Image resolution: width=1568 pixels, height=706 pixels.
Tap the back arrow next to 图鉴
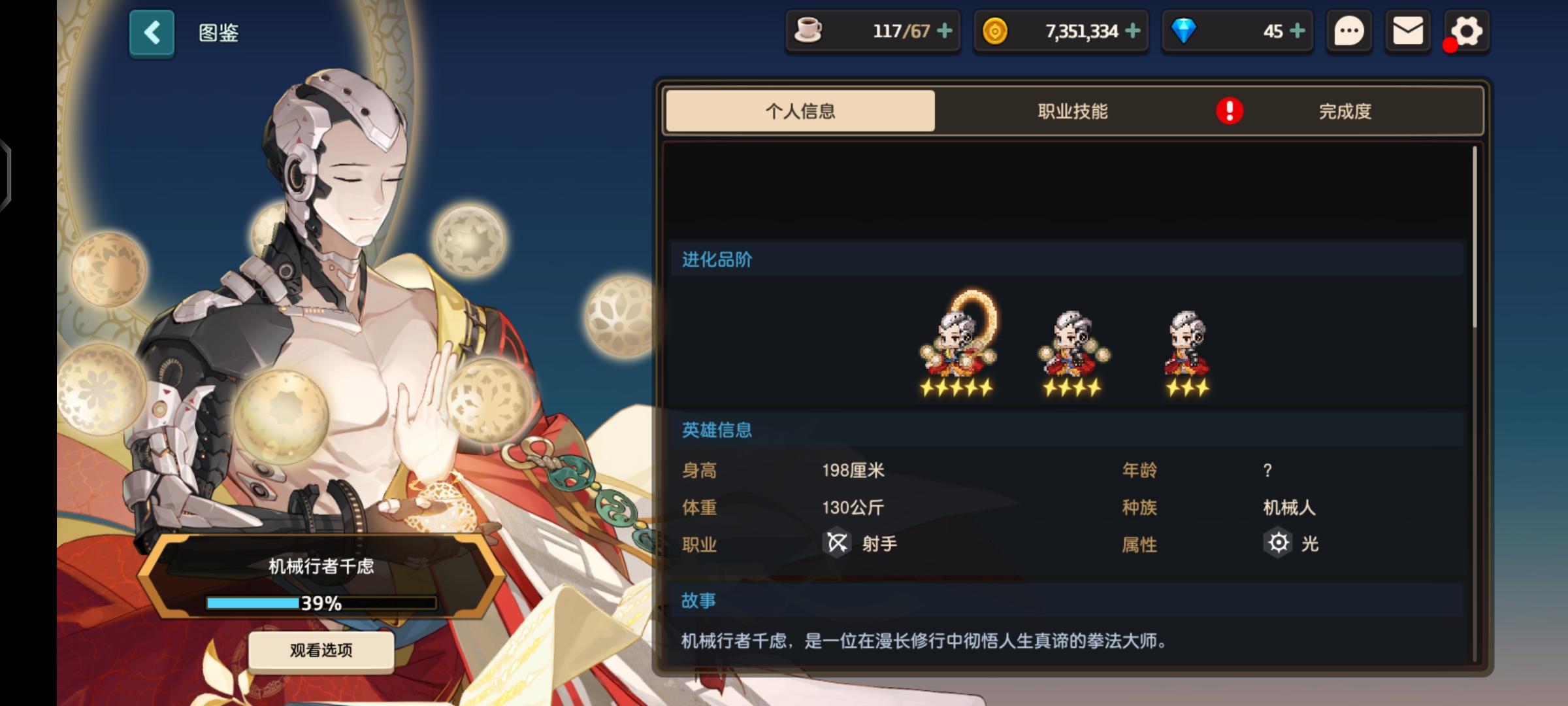point(152,33)
